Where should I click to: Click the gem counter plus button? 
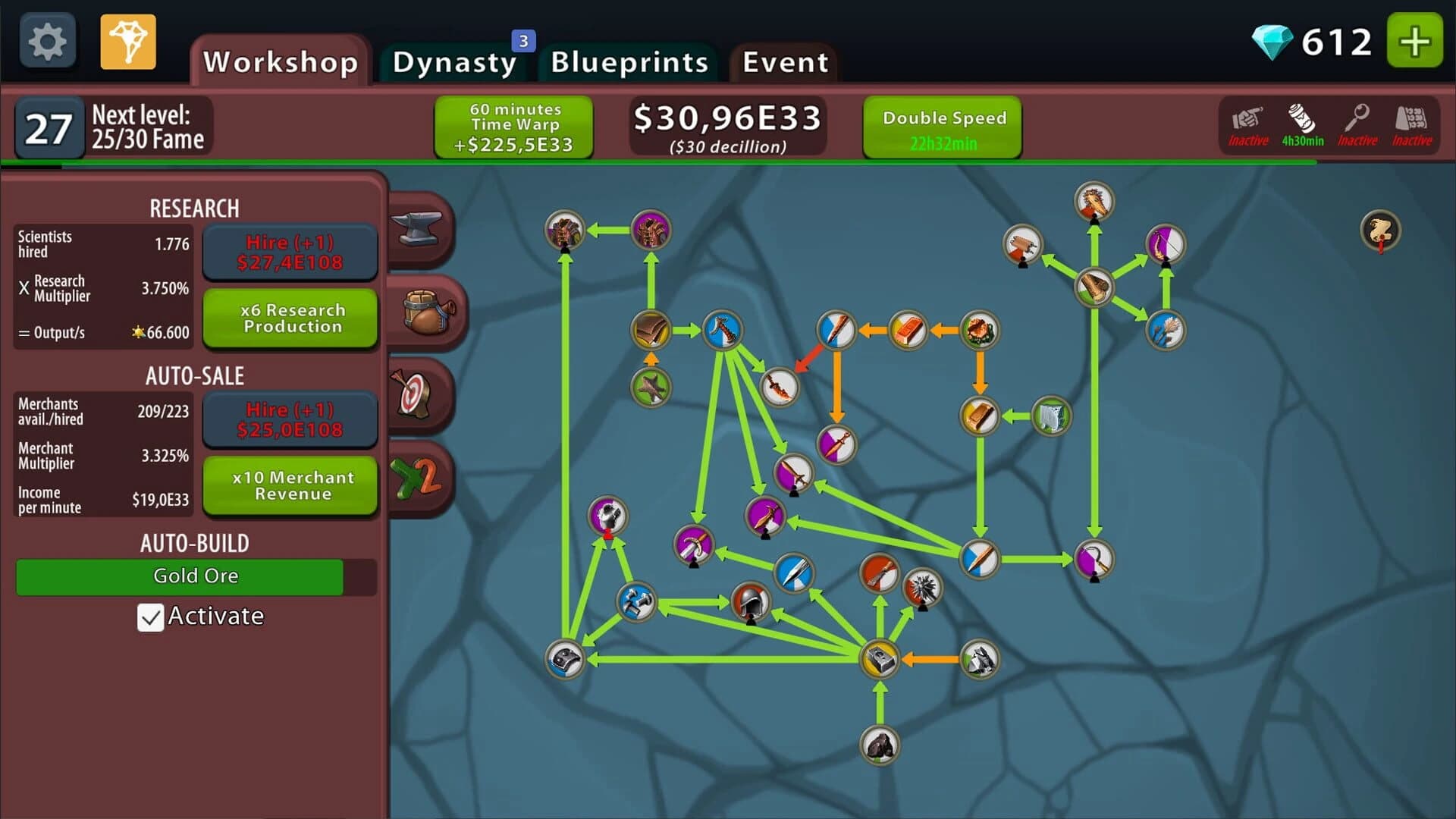click(1414, 42)
